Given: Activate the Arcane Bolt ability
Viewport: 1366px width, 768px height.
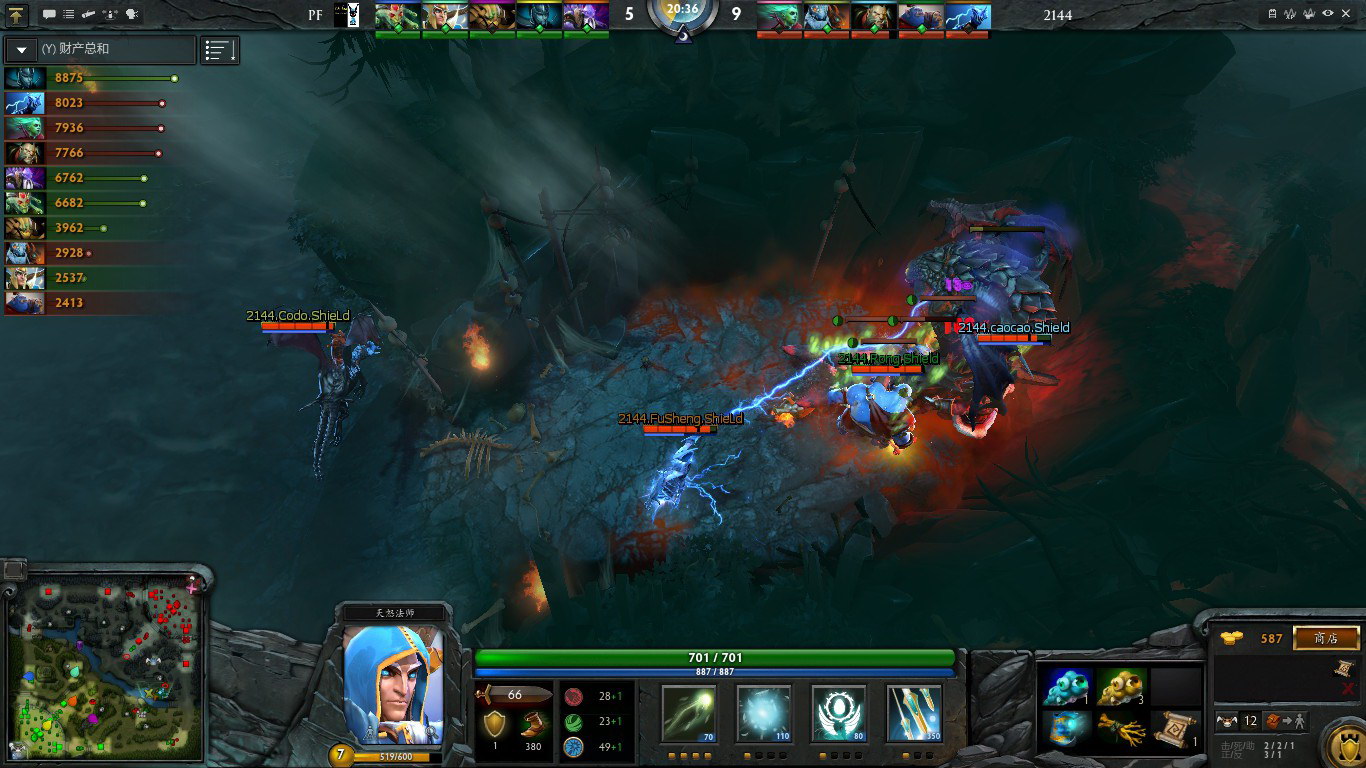Looking at the screenshot, I should tap(690, 713).
